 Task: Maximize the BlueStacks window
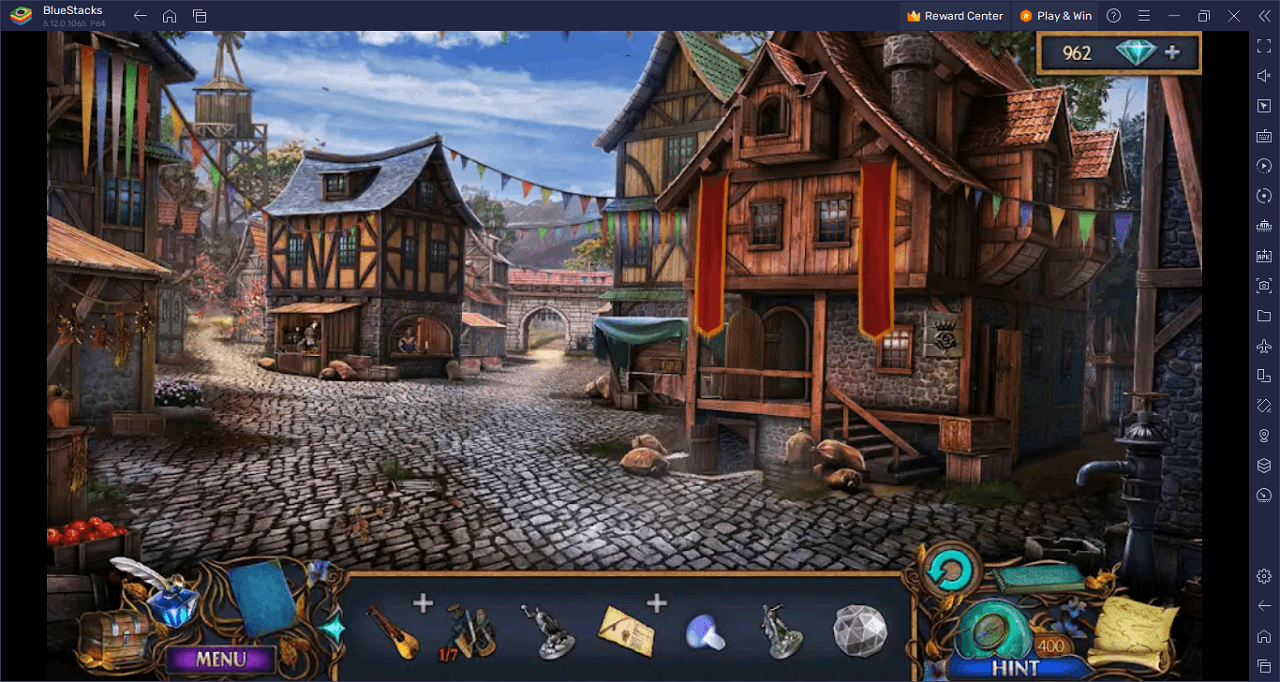[1204, 16]
